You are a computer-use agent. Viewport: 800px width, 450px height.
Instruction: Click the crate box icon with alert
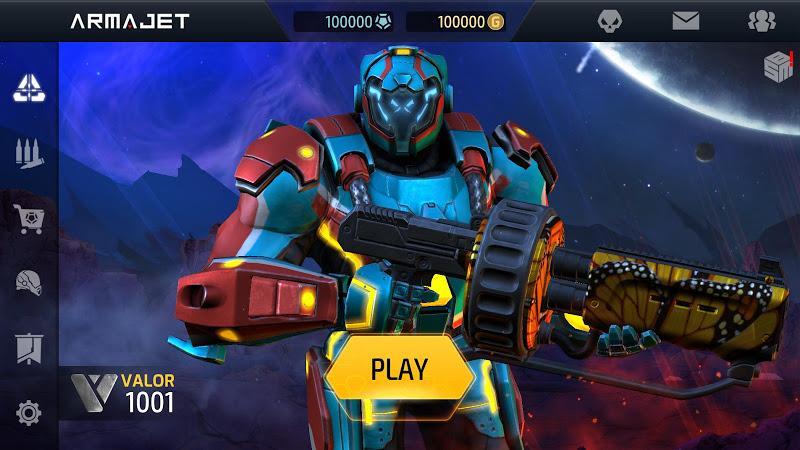pos(778,66)
